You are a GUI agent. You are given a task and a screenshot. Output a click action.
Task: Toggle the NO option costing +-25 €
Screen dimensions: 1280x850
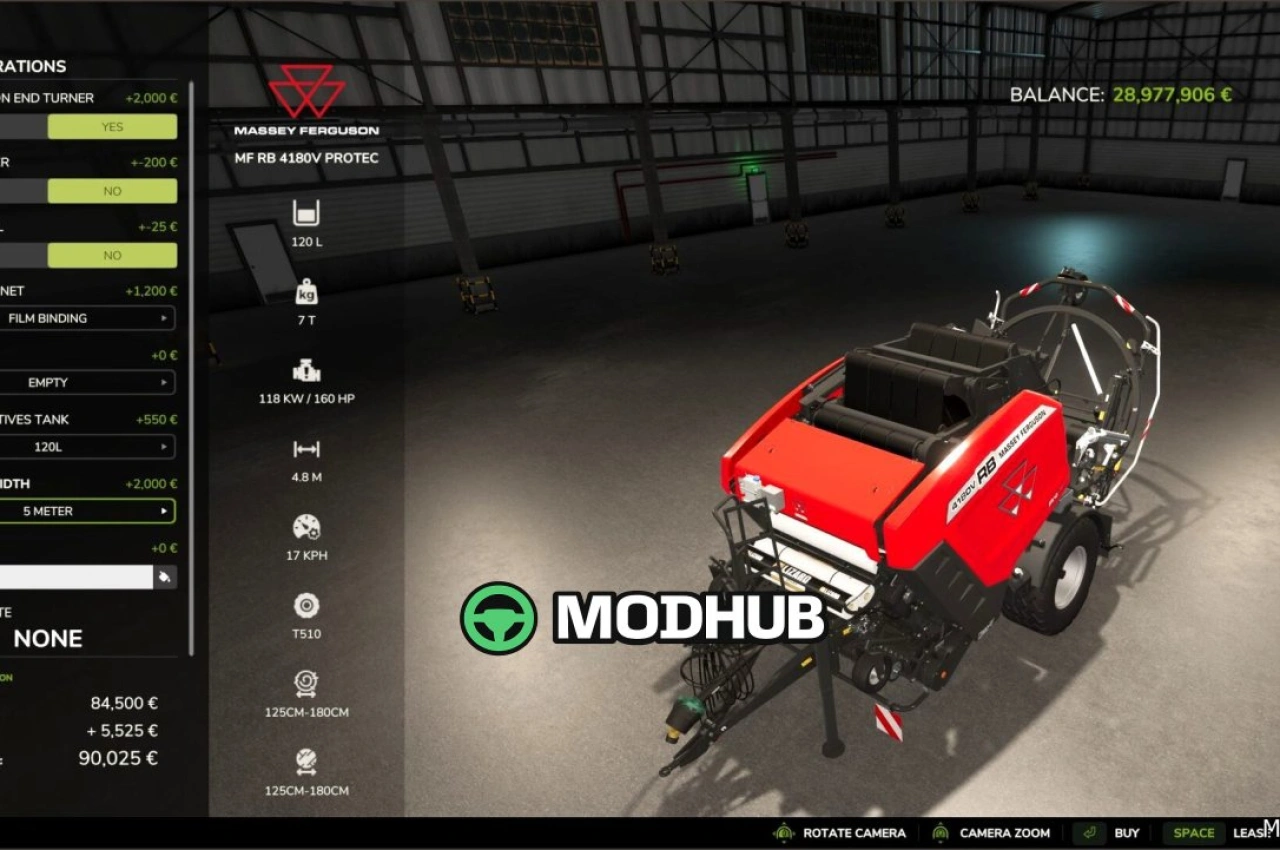coord(111,255)
